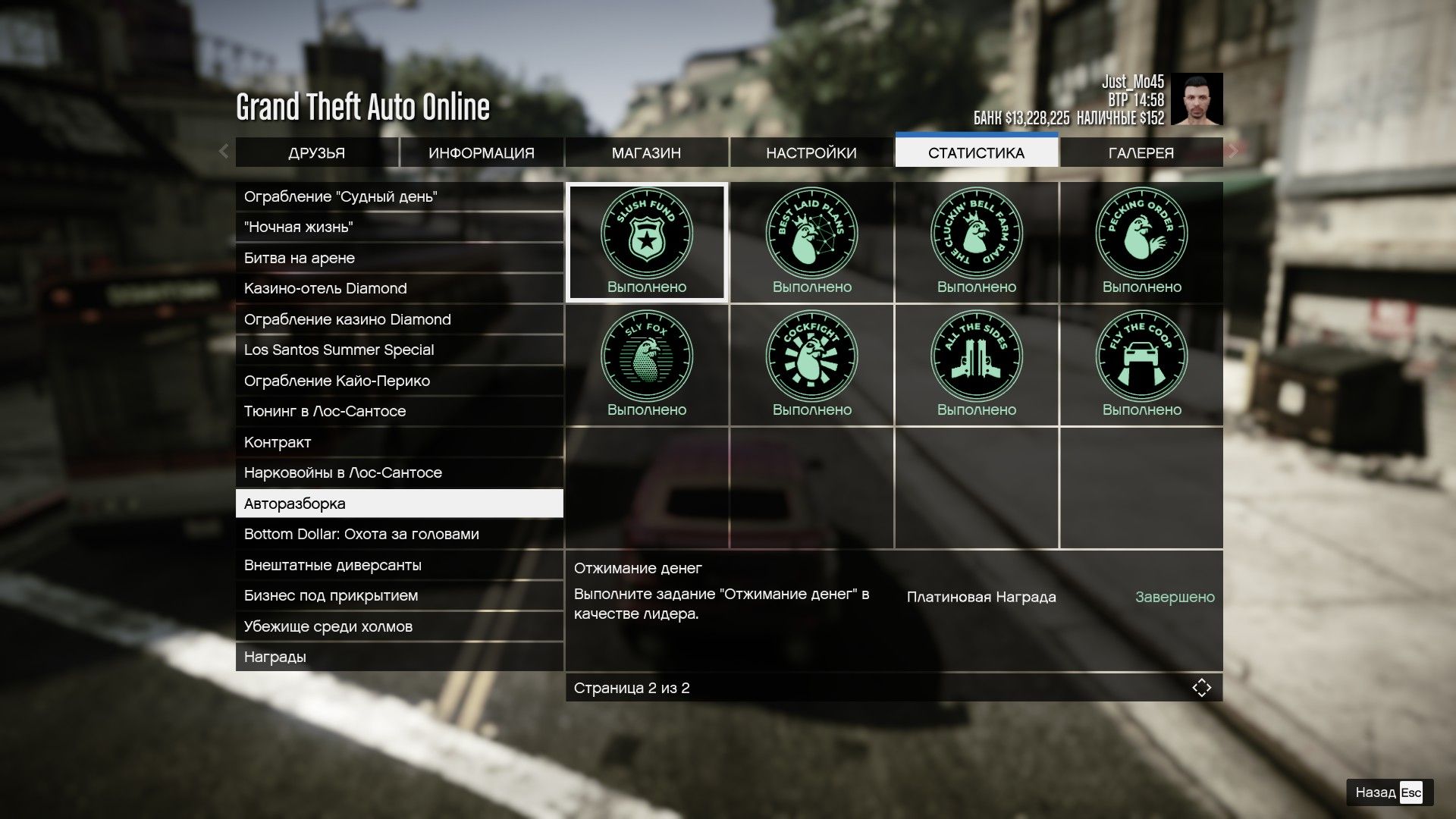Open the Информация tab
The image size is (1456, 819).
482,153
